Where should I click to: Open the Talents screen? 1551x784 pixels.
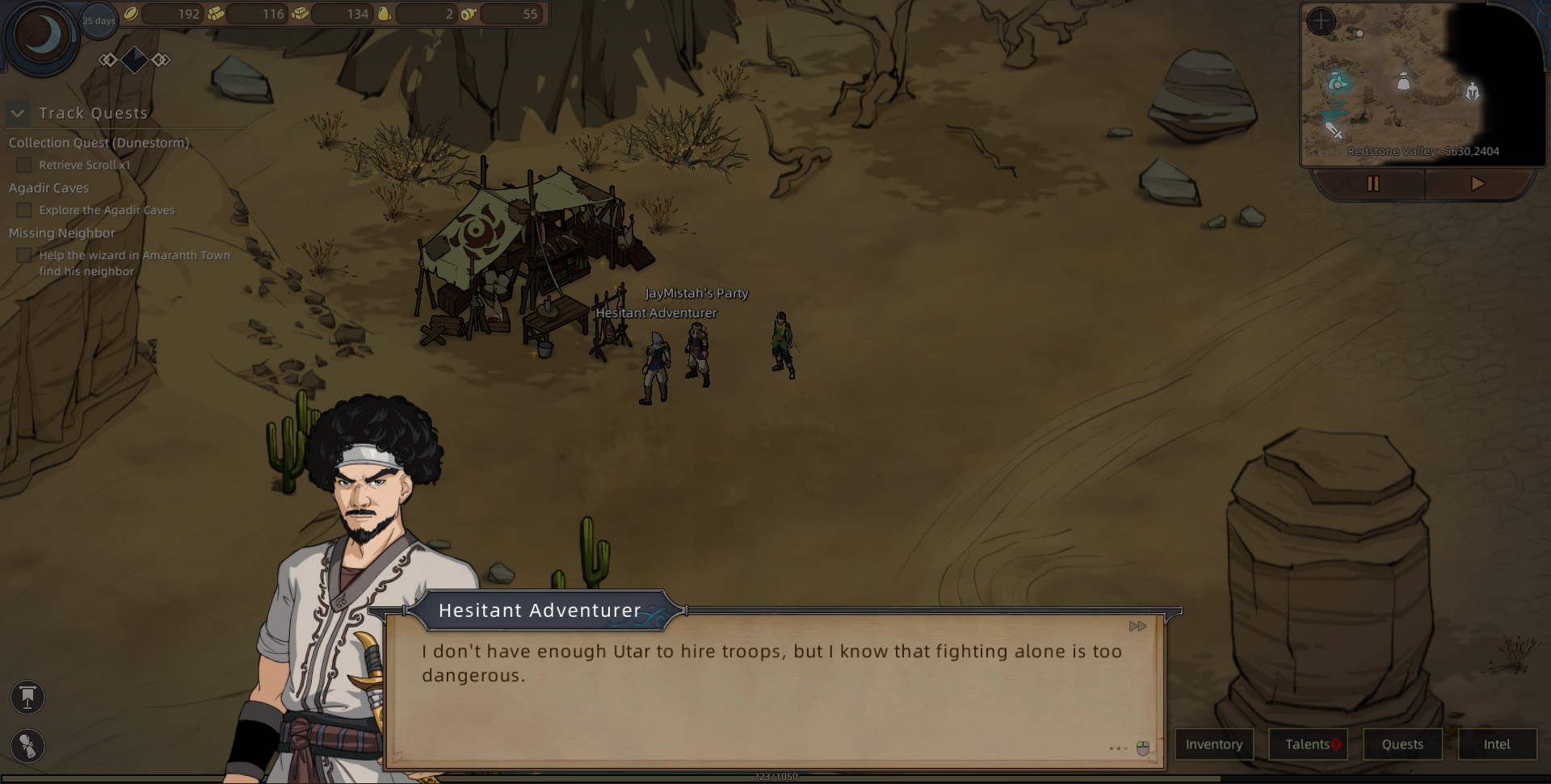point(1308,744)
